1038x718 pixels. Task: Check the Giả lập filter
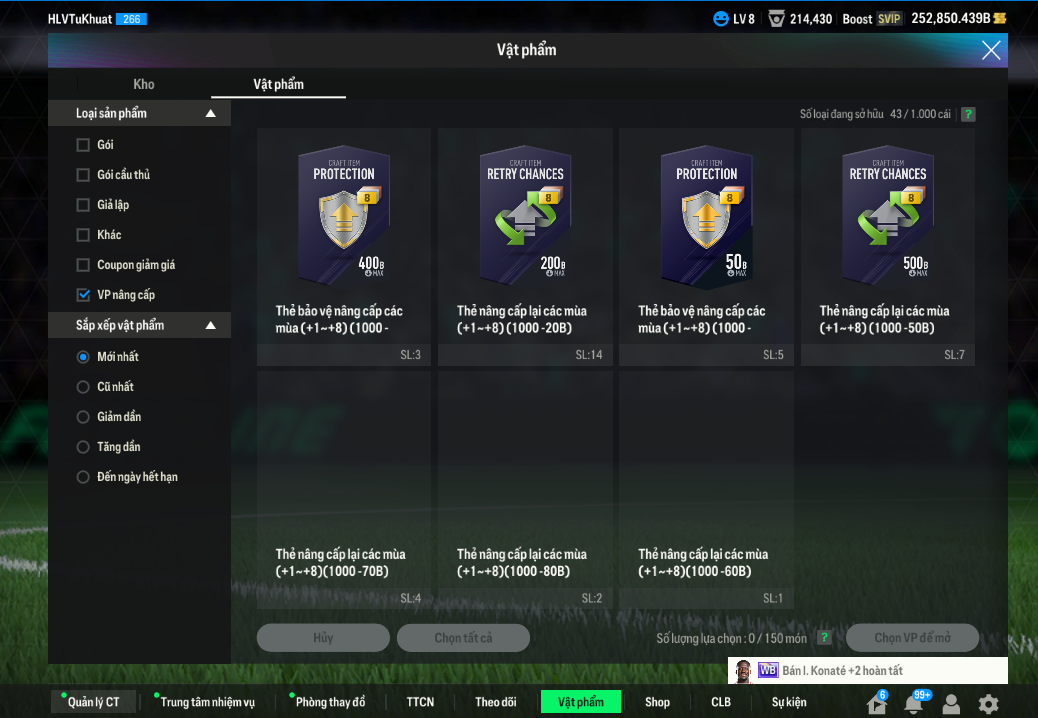83,205
